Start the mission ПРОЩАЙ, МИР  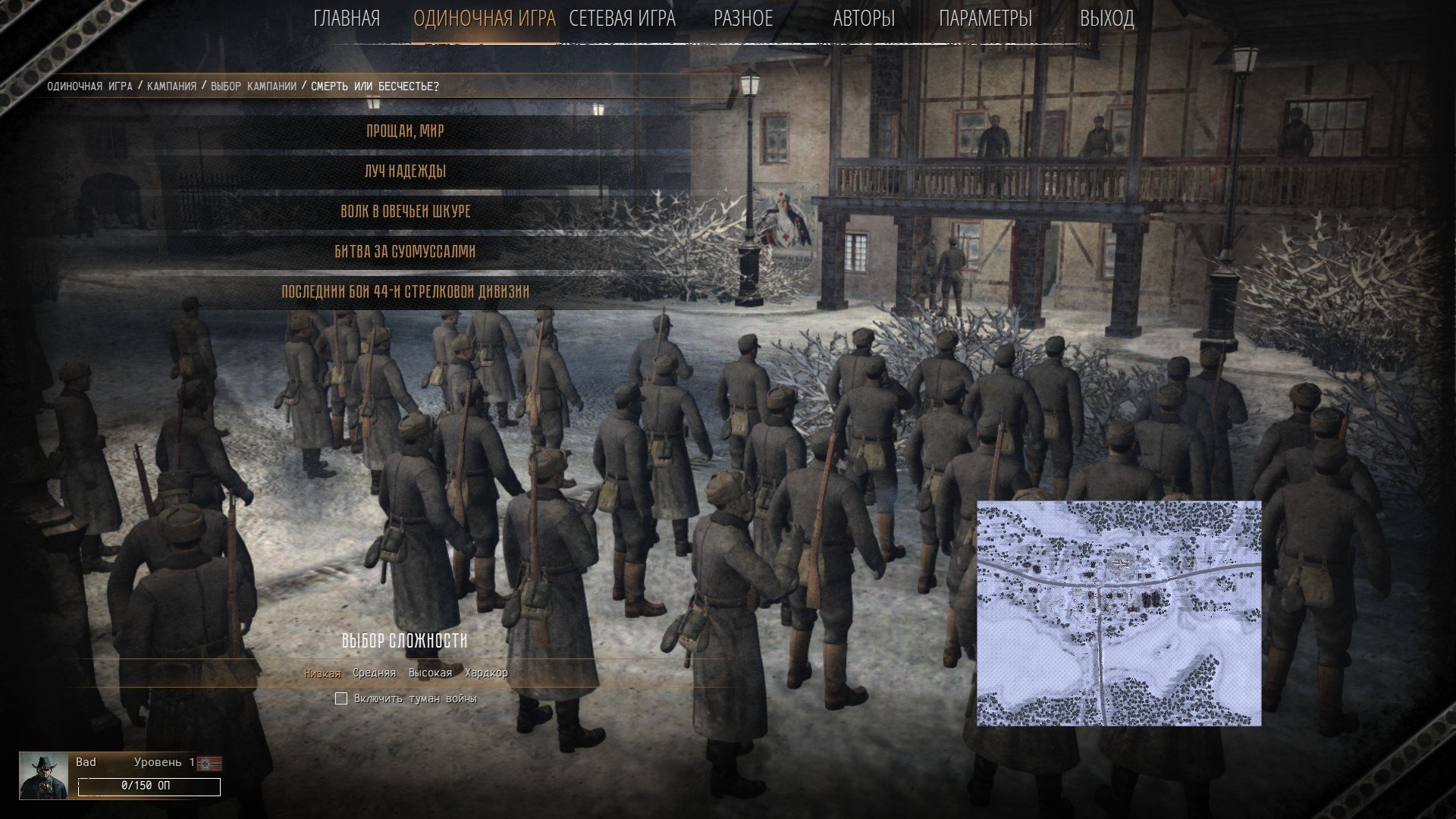pyautogui.click(x=406, y=131)
